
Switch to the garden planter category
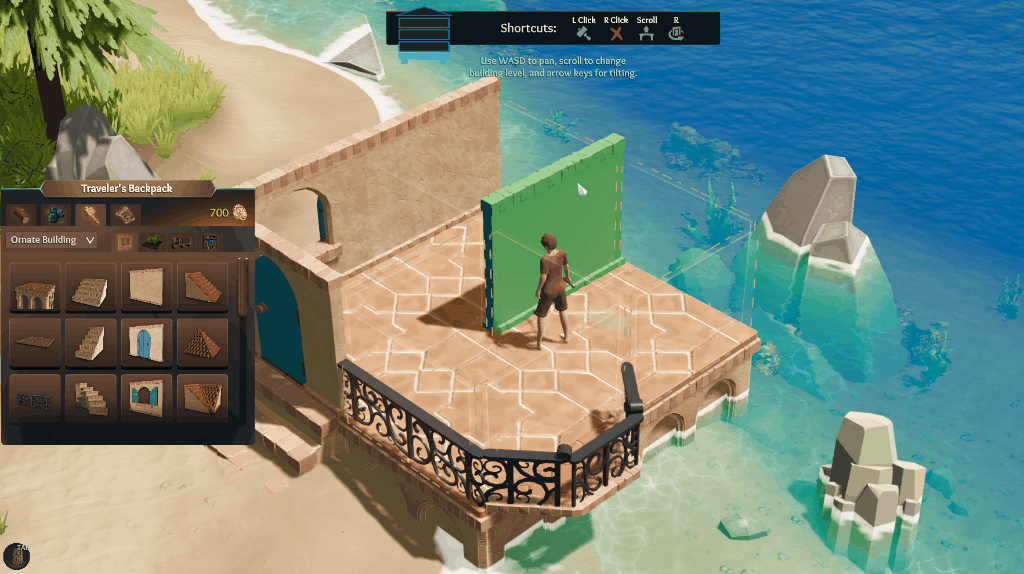(153, 241)
